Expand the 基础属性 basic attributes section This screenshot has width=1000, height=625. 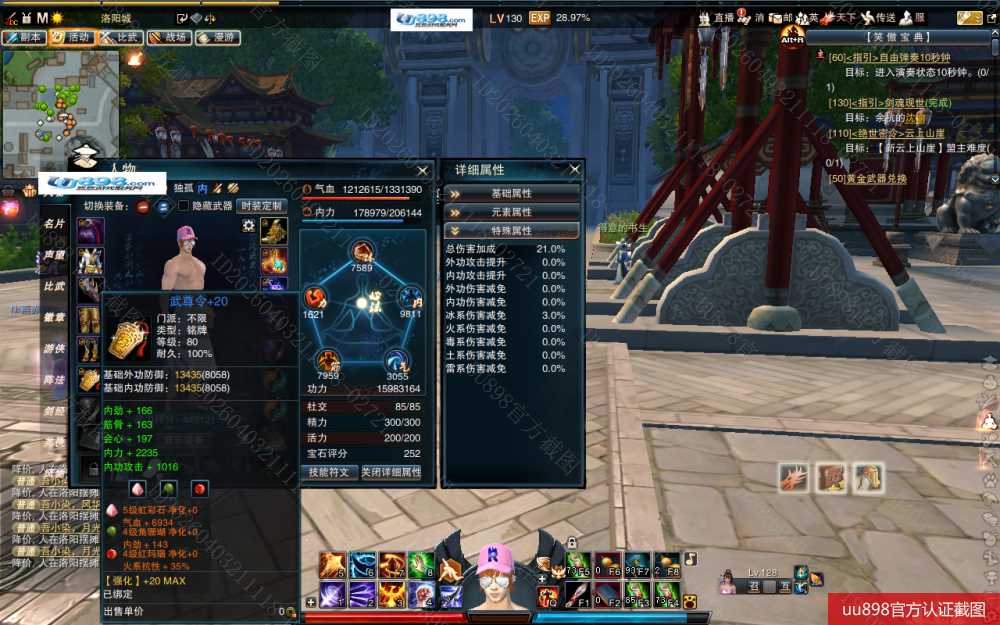pos(512,193)
